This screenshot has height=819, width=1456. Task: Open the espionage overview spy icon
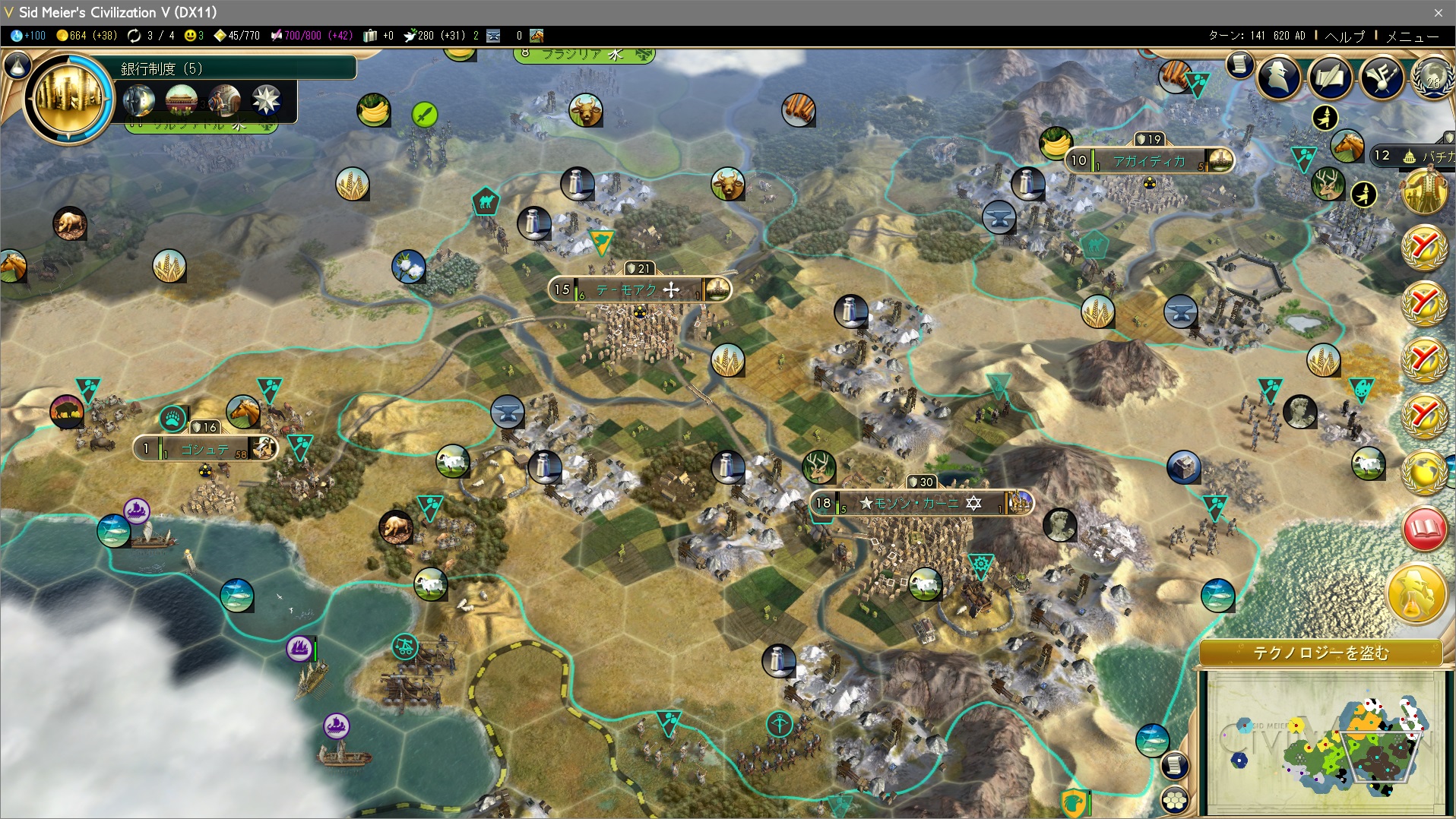tap(1279, 77)
